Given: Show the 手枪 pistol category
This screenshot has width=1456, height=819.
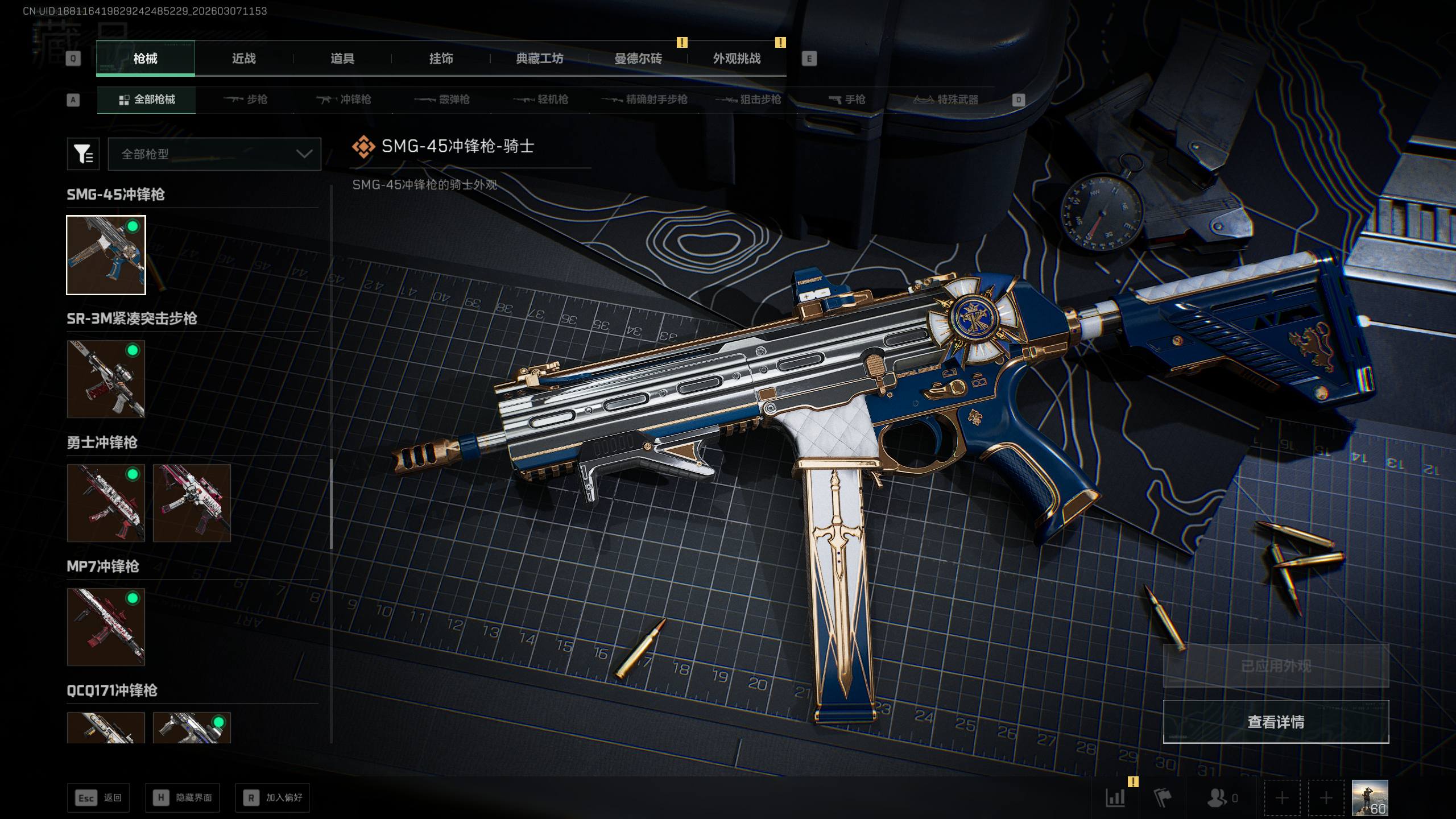Looking at the screenshot, I should point(847,100).
